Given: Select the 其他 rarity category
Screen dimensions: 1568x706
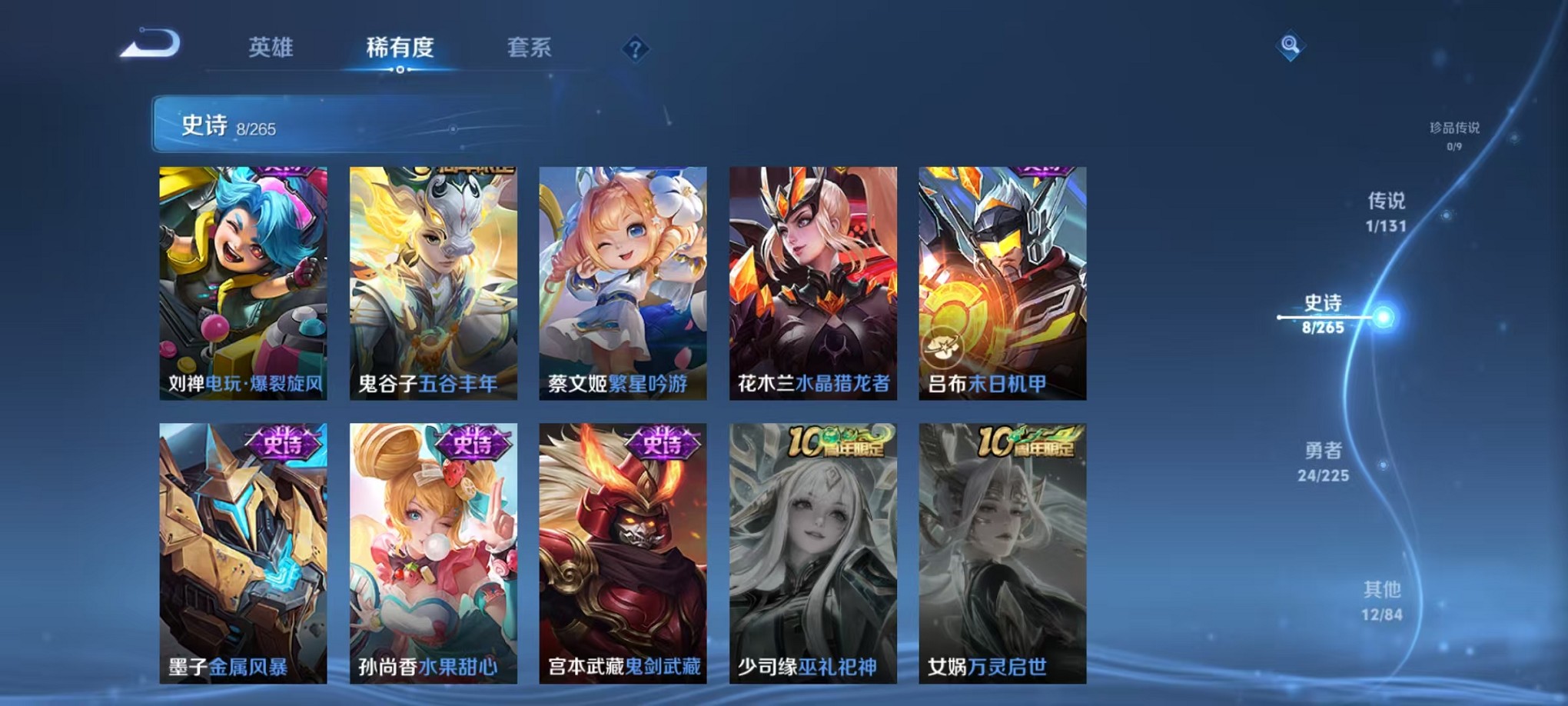Looking at the screenshot, I should [1384, 602].
